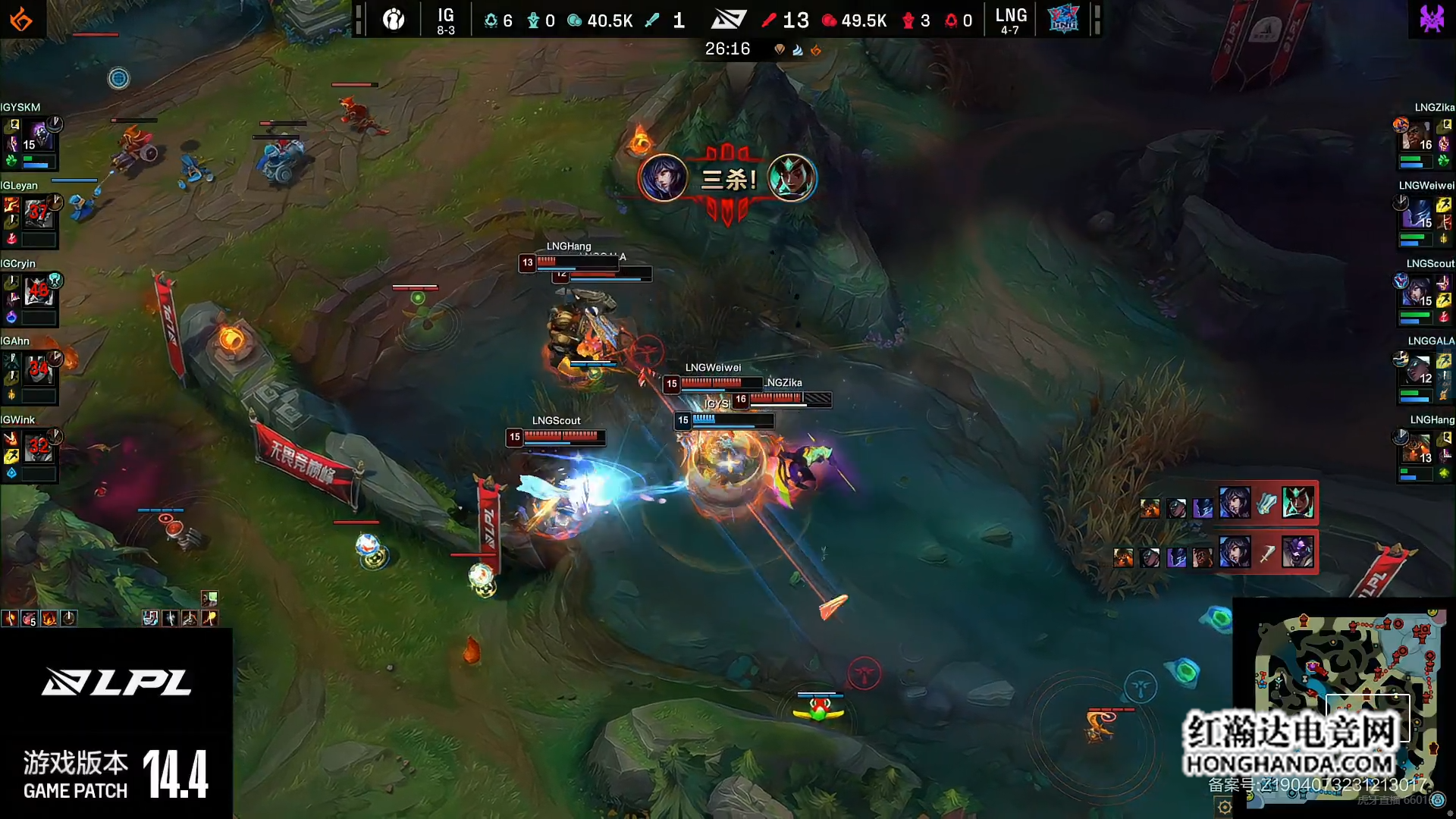Click the IG team logo on scoreboard

(394, 20)
